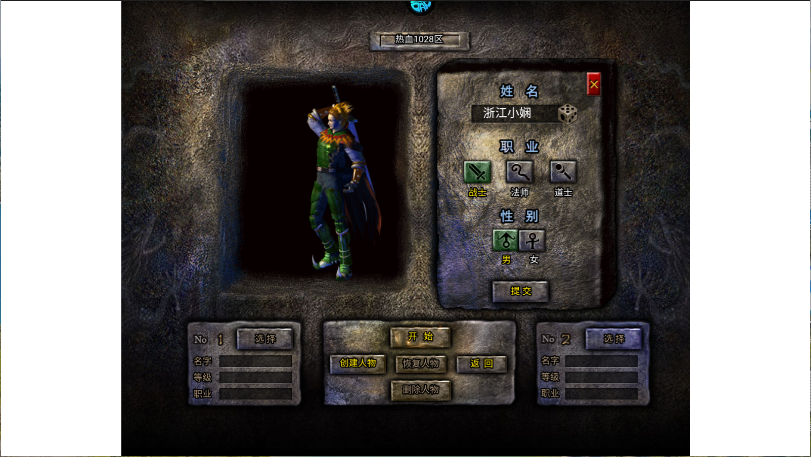
Task: Roll the dice for a random name
Action: pos(568,113)
